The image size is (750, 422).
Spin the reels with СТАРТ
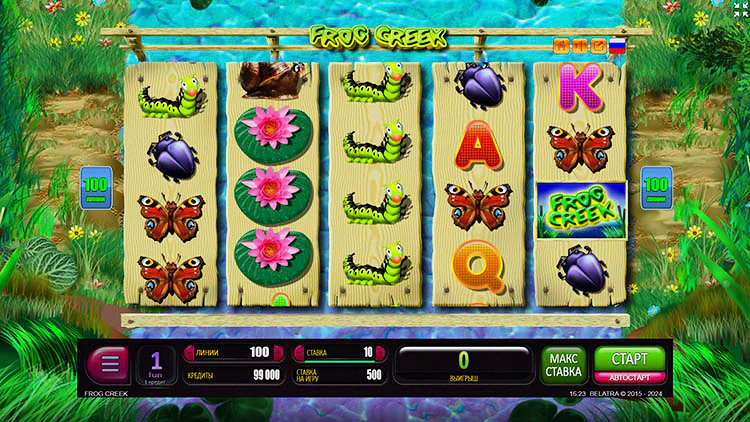tap(629, 358)
